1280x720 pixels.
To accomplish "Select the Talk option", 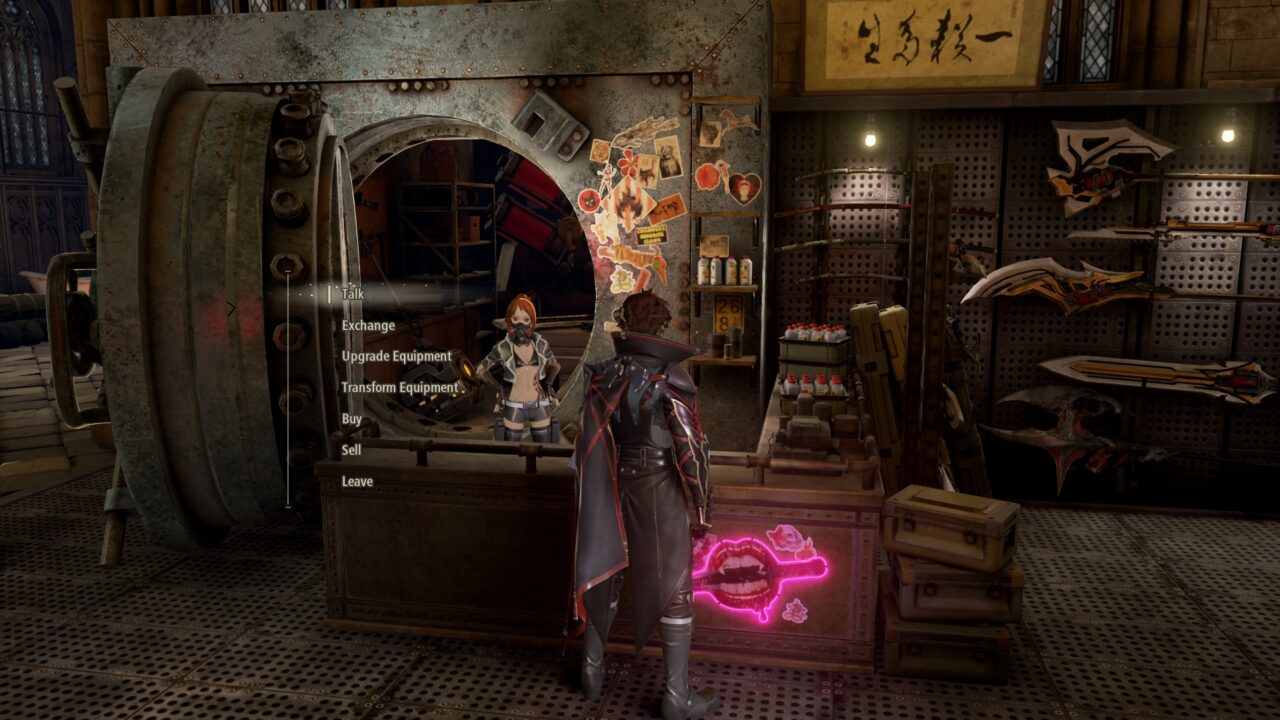I will click(352, 294).
